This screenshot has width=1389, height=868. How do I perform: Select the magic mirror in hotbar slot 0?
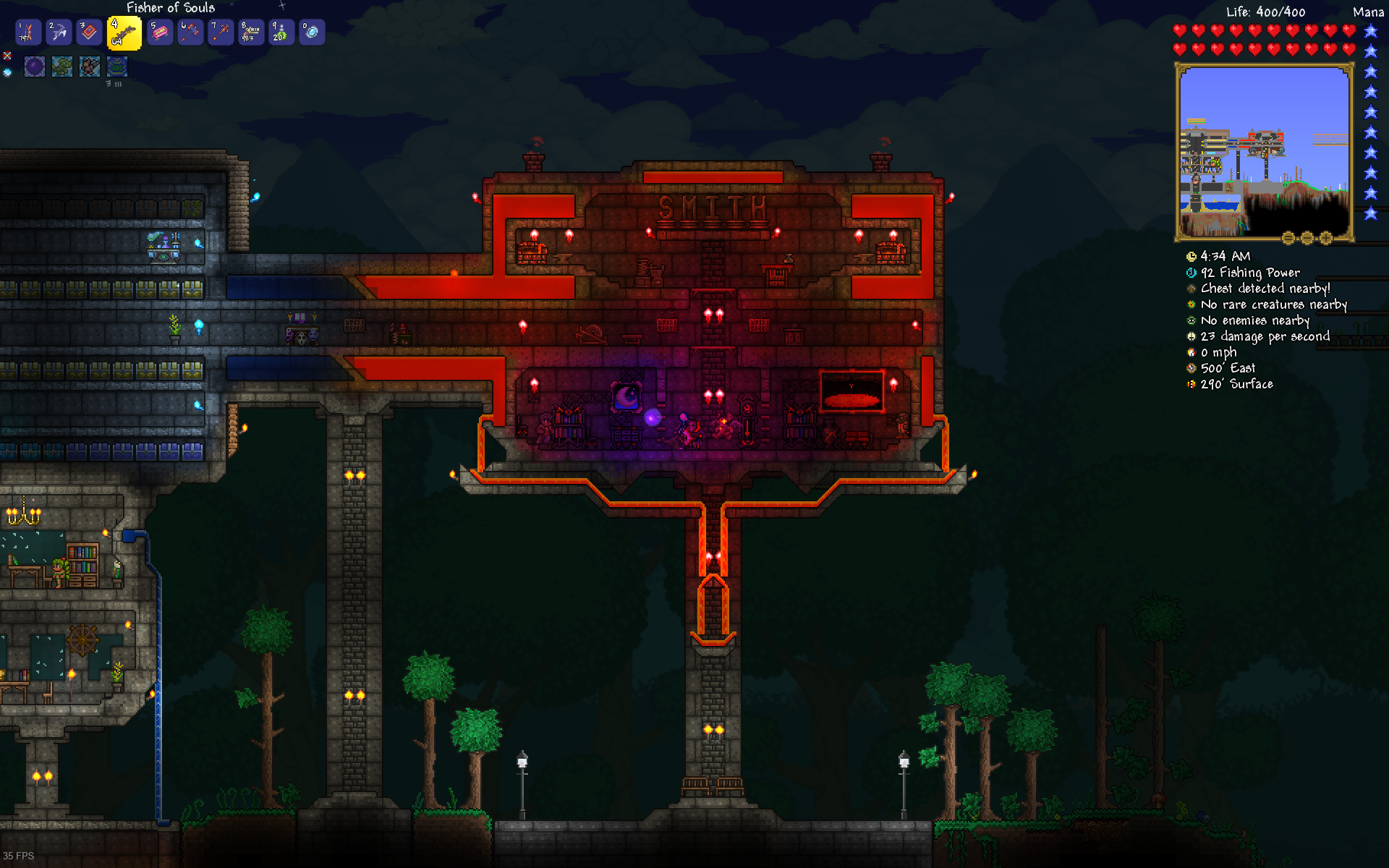coord(312,32)
